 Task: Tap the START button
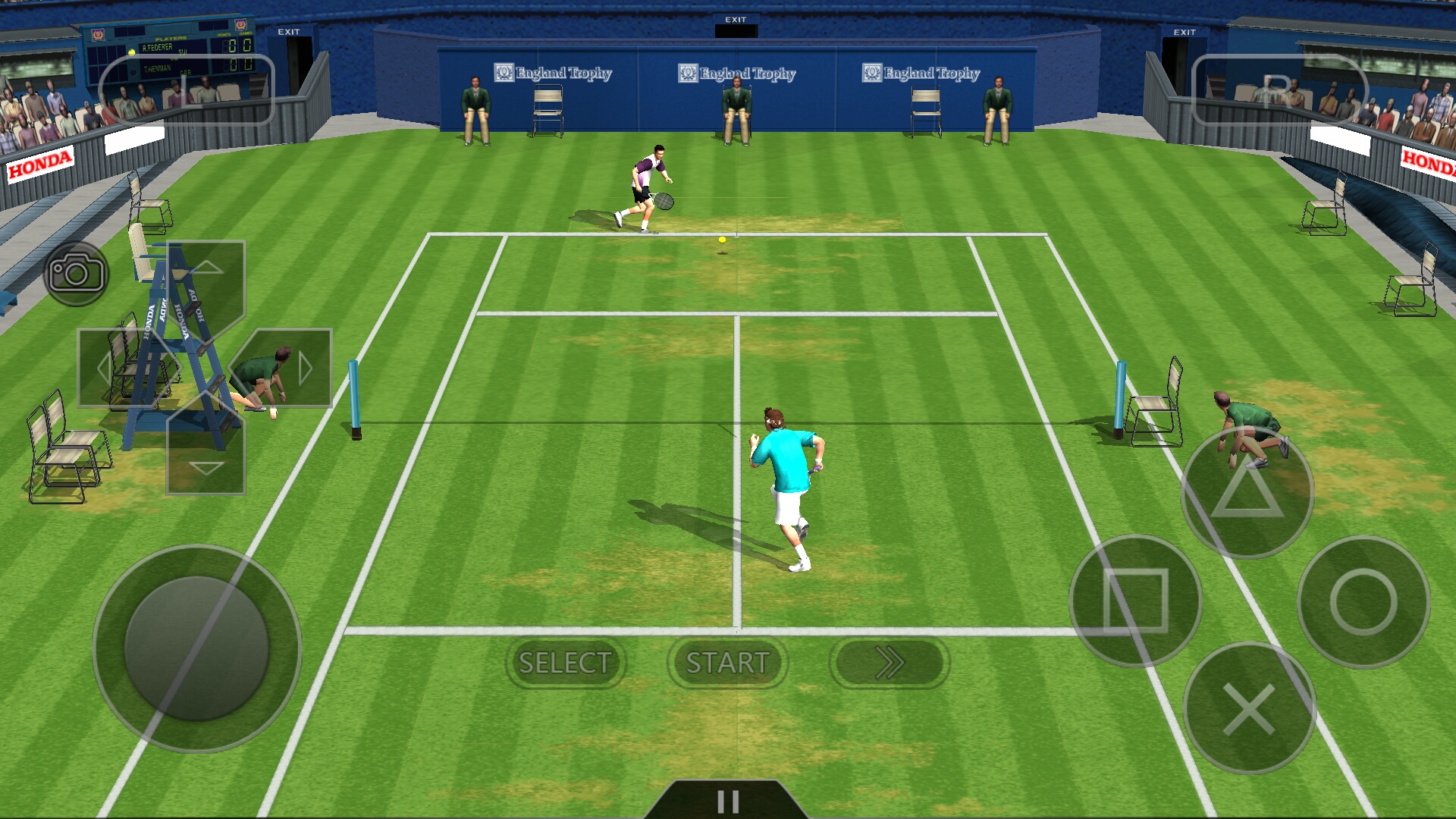point(727,663)
